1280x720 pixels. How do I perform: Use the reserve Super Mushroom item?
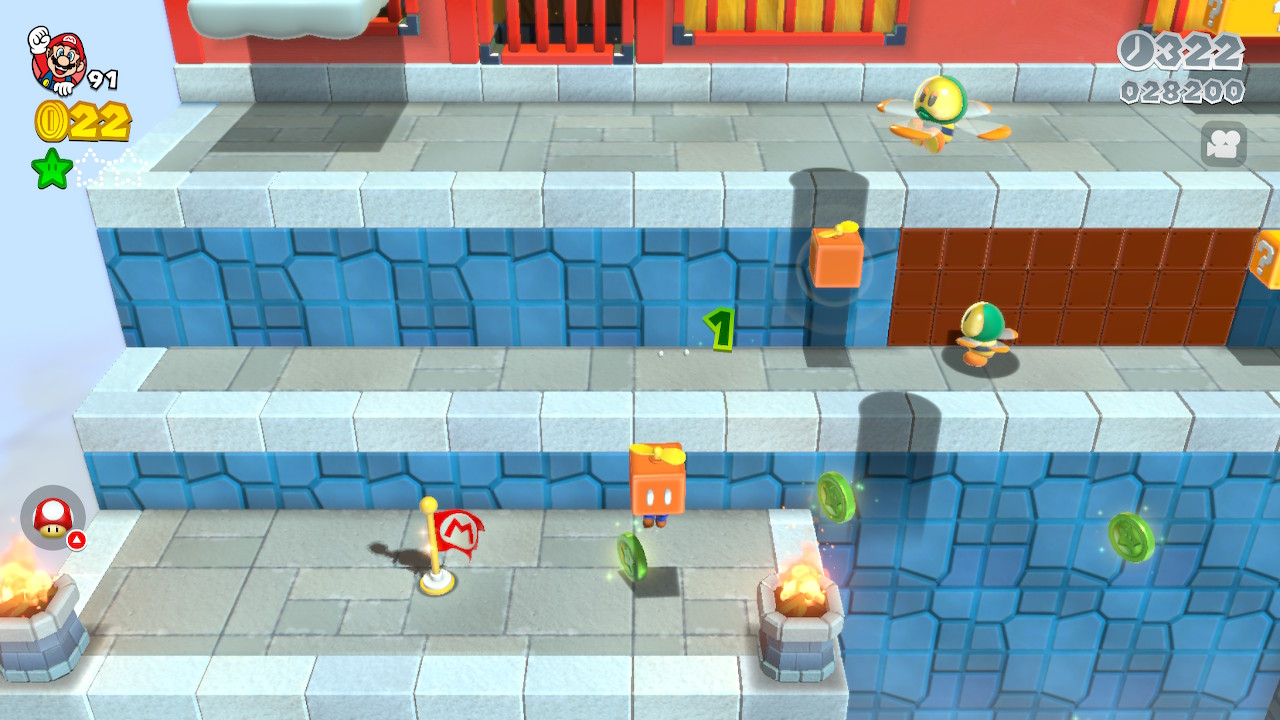[52, 517]
